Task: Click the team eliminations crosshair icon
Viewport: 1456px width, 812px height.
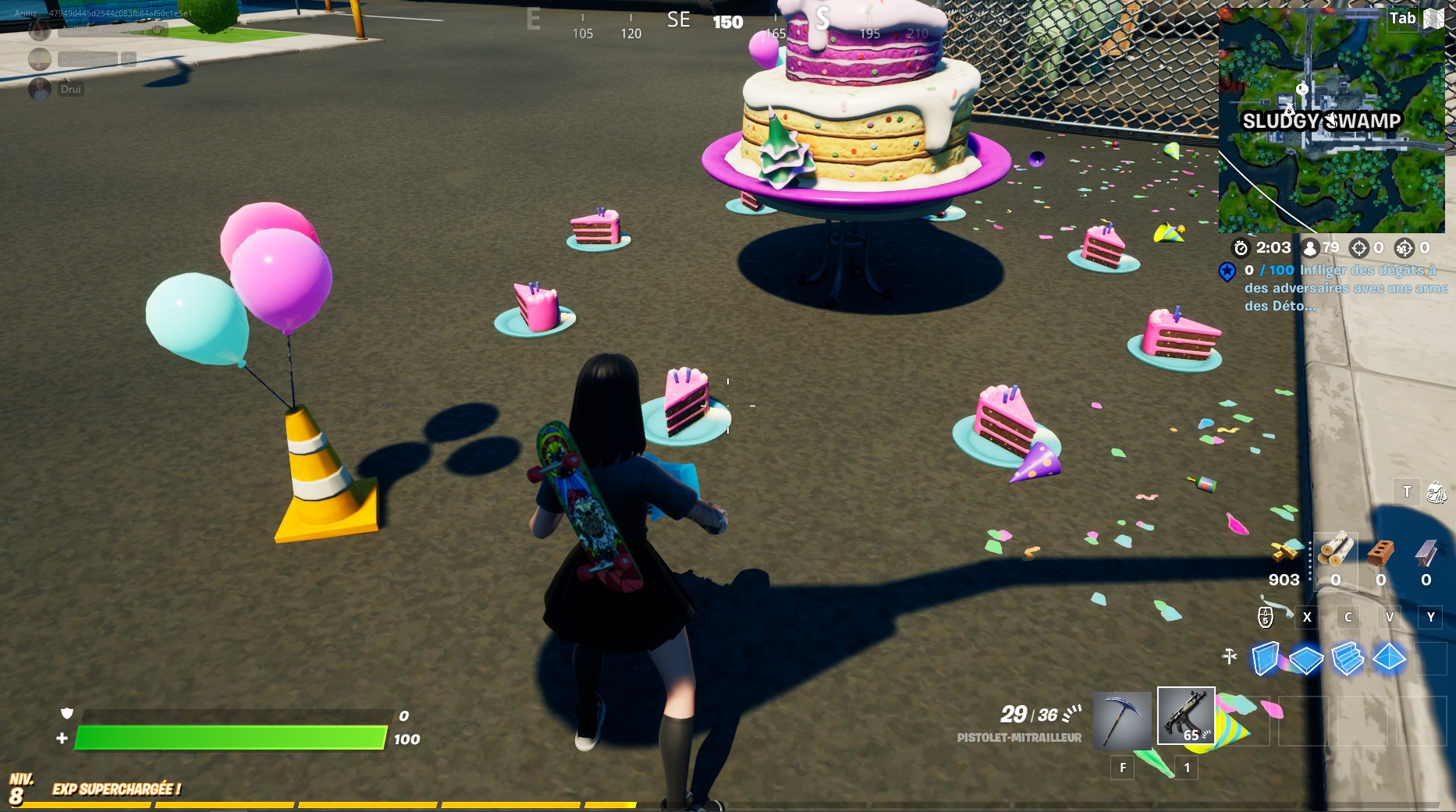Action: pos(1404,249)
